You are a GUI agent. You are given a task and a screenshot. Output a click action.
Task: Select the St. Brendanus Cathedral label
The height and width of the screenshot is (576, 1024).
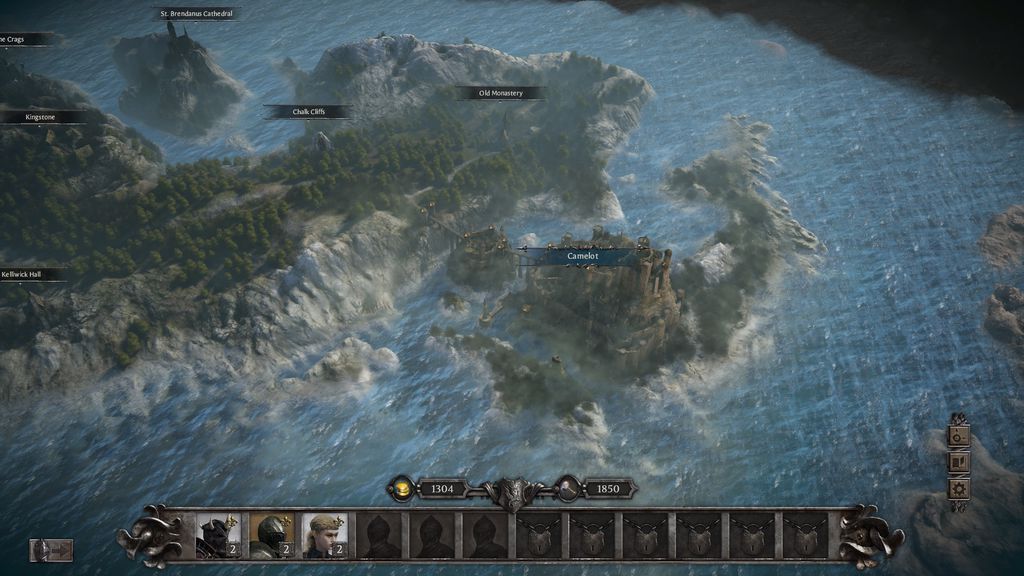click(x=197, y=14)
